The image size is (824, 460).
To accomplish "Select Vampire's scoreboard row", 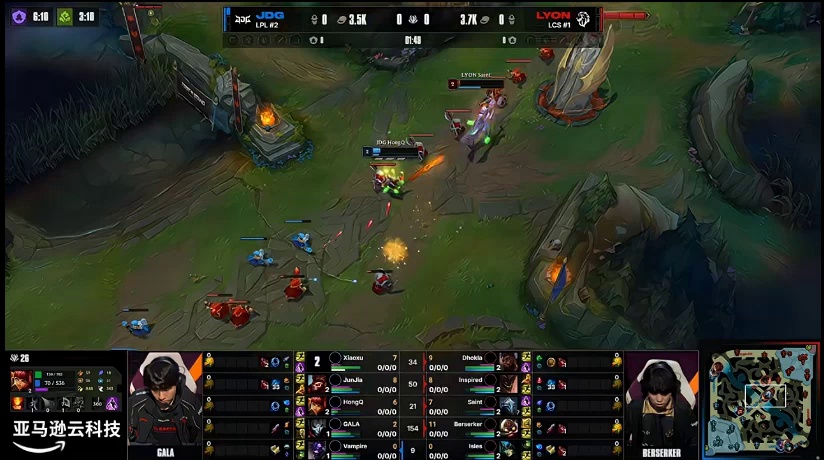I will click(x=350, y=447).
